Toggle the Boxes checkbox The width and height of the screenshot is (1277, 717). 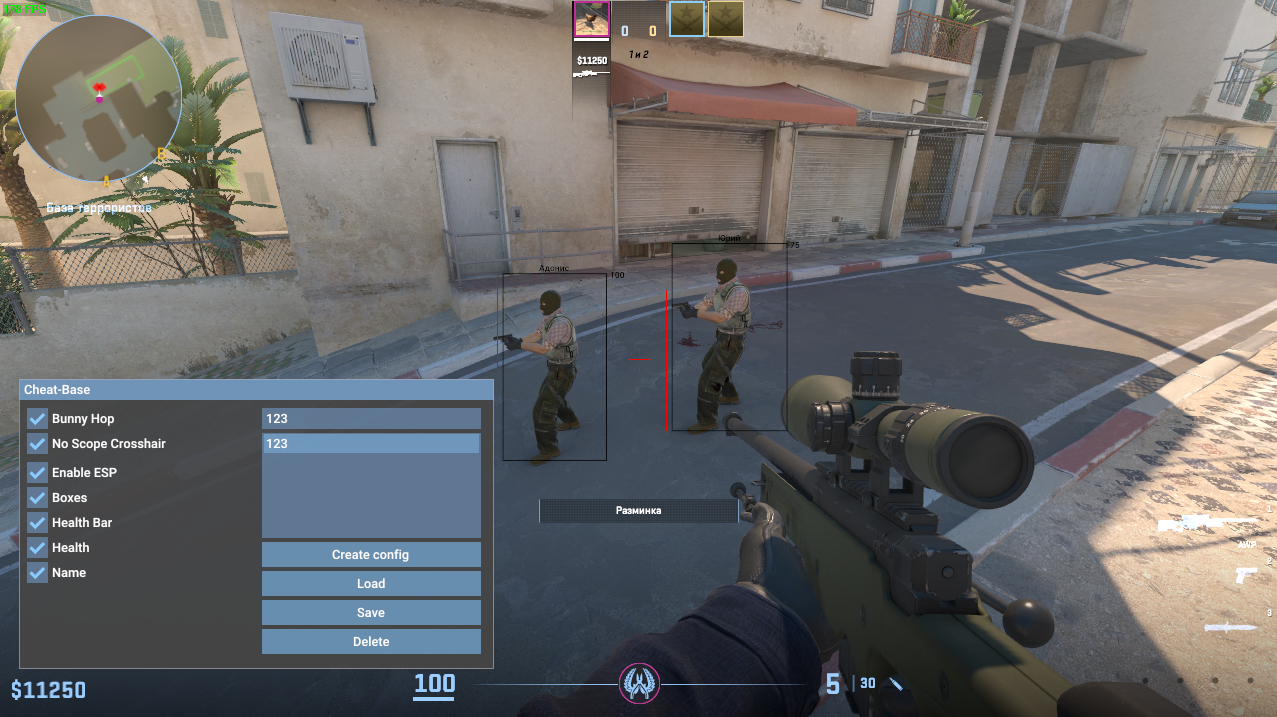pos(37,497)
